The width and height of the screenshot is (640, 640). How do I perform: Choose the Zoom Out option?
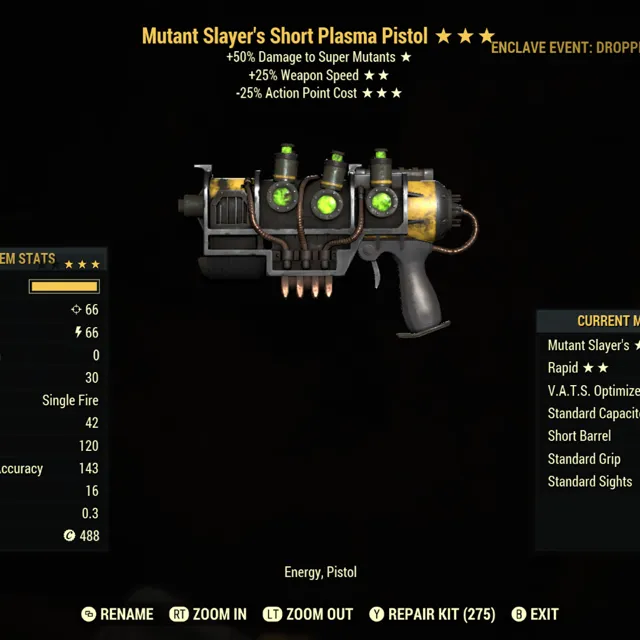307,614
